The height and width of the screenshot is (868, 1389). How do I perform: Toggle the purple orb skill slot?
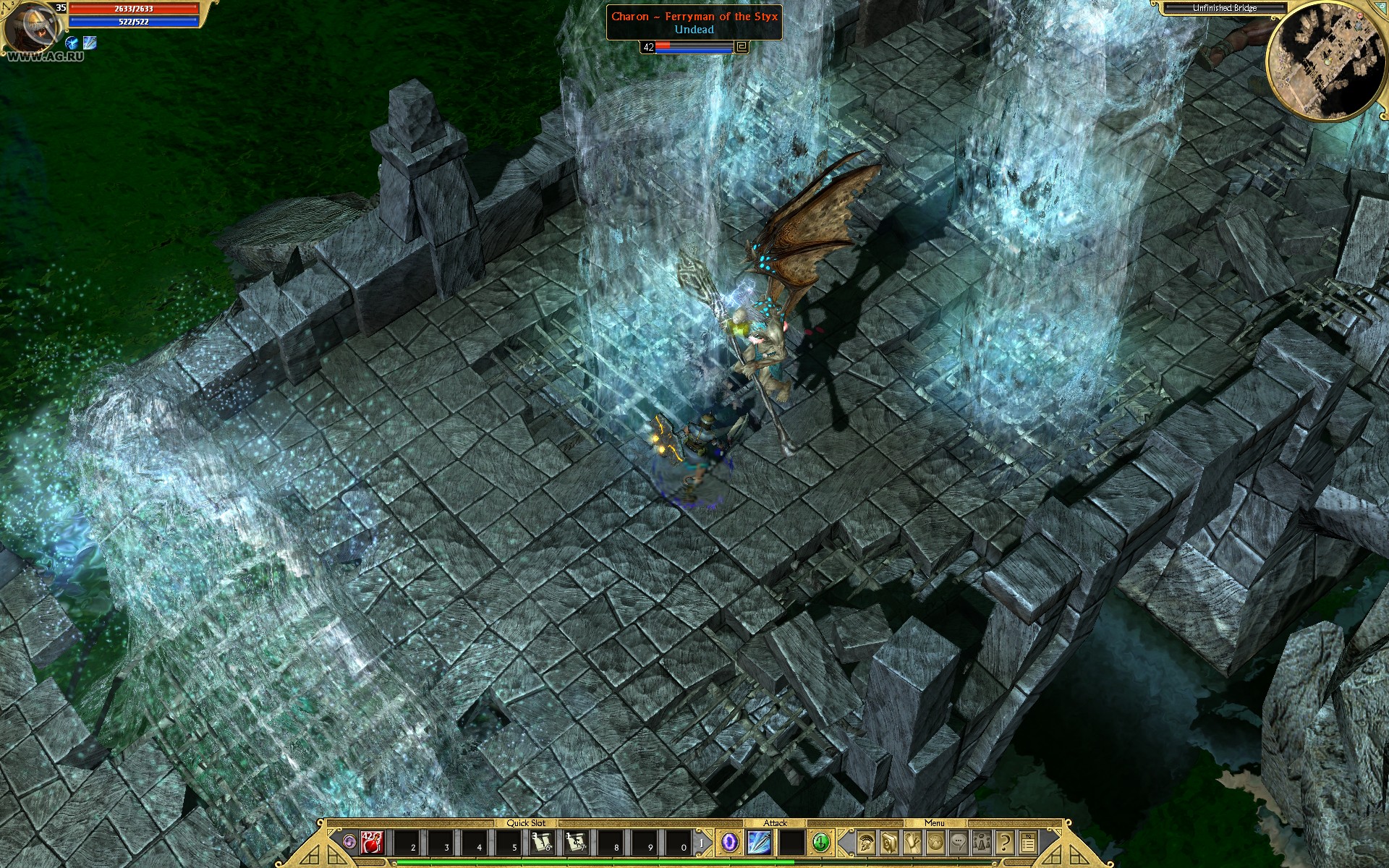pos(730,842)
